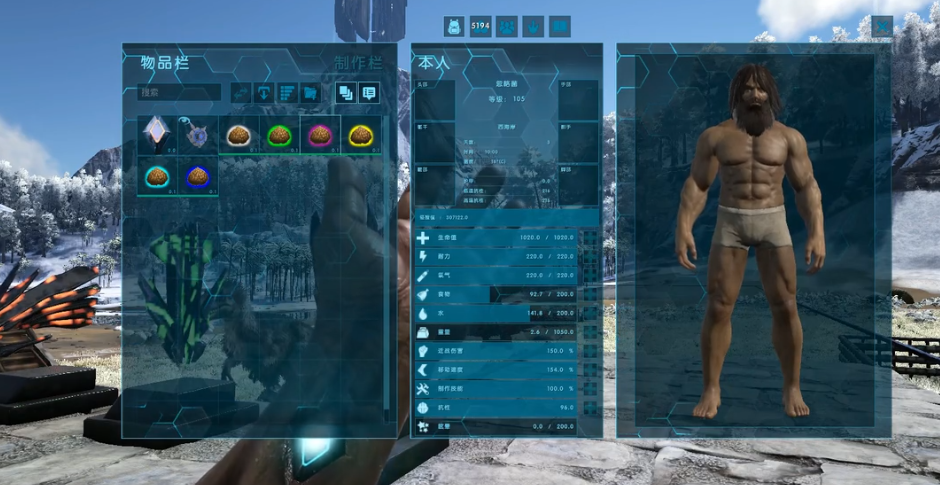The width and height of the screenshot is (940, 485).
Task: Click the tooltip list button
Action: click(370, 93)
